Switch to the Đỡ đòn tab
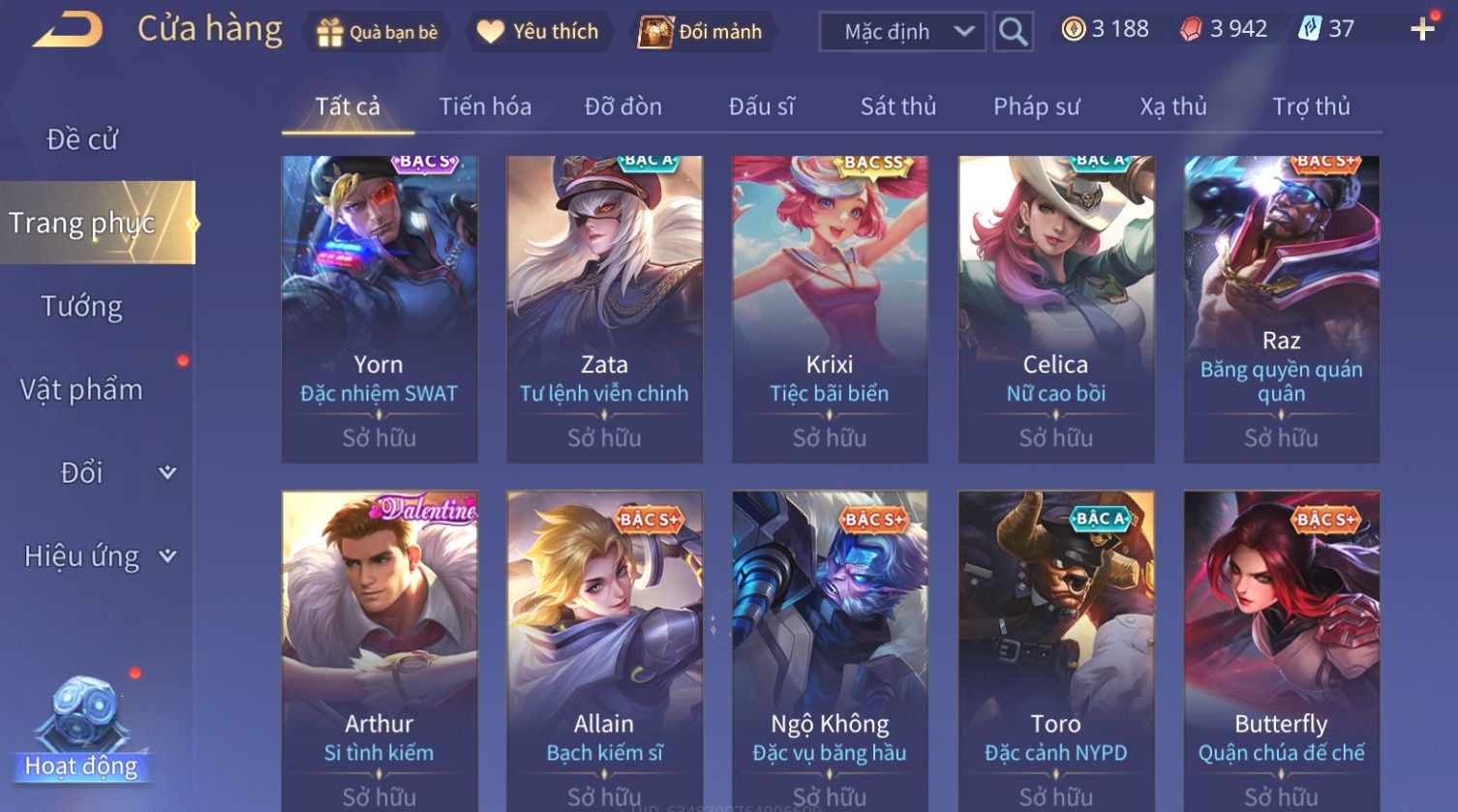The image size is (1458, 812). tap(623, 106)
